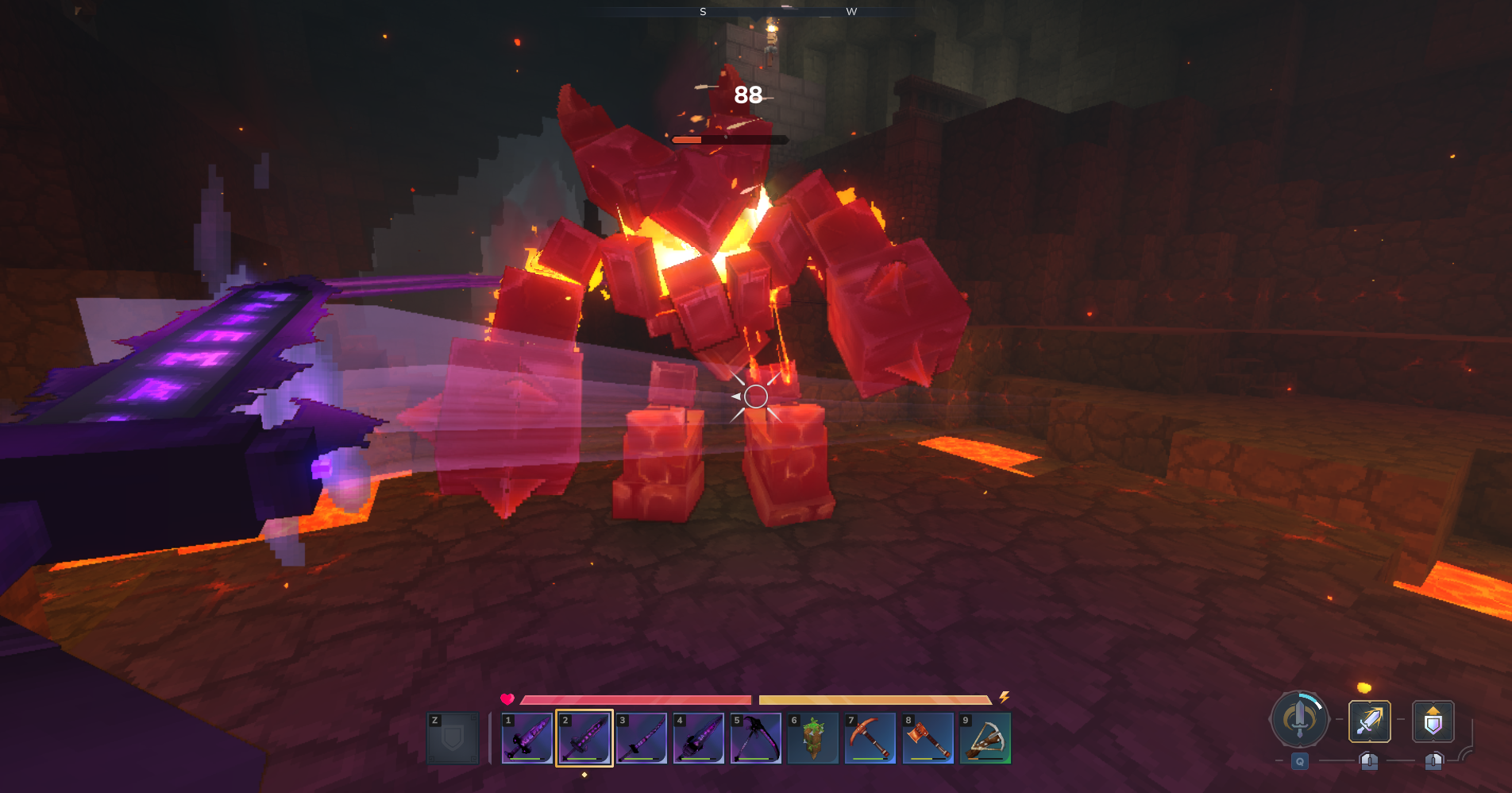
Task: Choose the copper hatchet in slot 8
Action: (928, 738)
